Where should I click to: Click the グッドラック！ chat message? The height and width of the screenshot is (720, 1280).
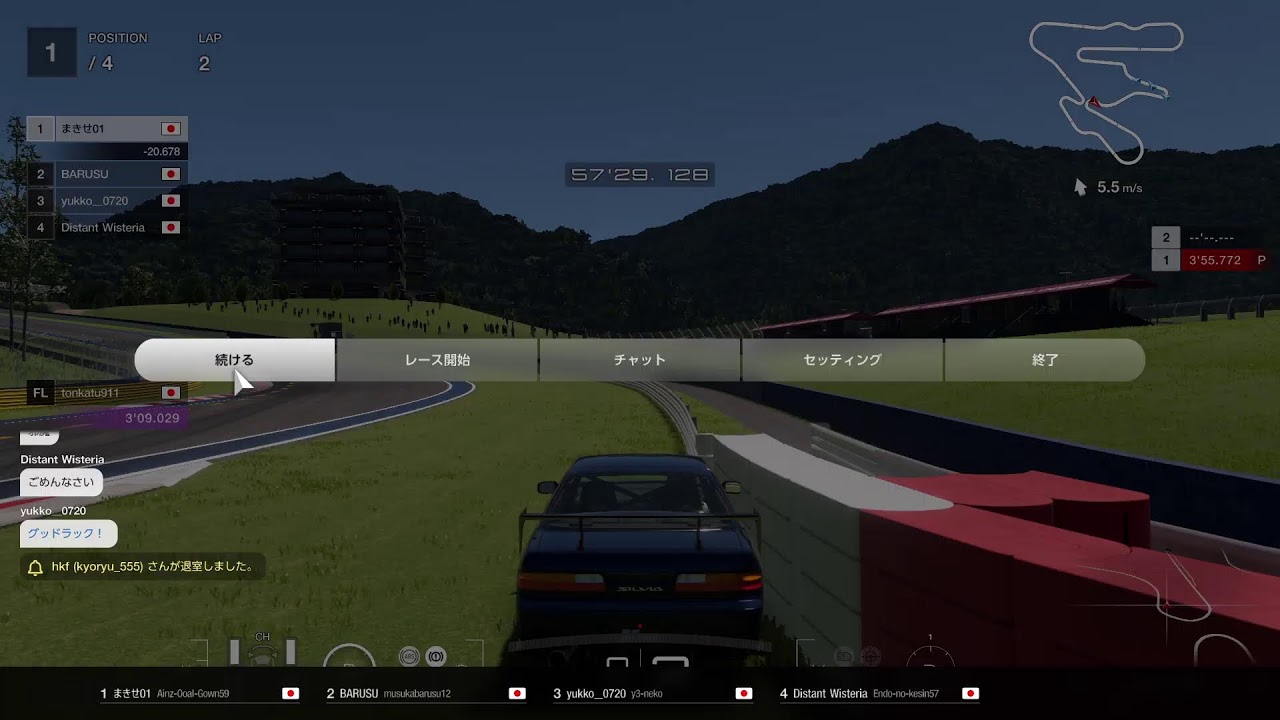pyautogui.click(x=68, y=534)
